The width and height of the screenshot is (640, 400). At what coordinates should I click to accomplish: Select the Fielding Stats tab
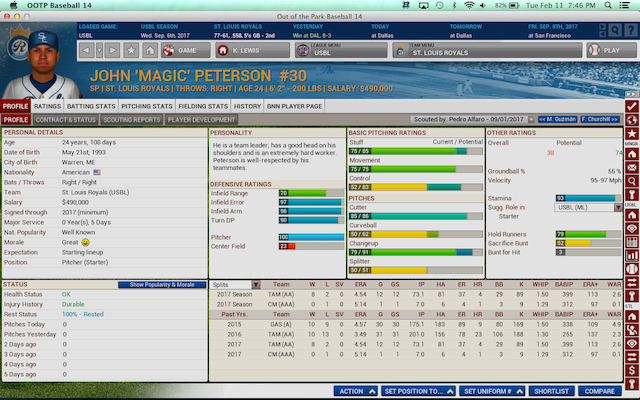204,105
